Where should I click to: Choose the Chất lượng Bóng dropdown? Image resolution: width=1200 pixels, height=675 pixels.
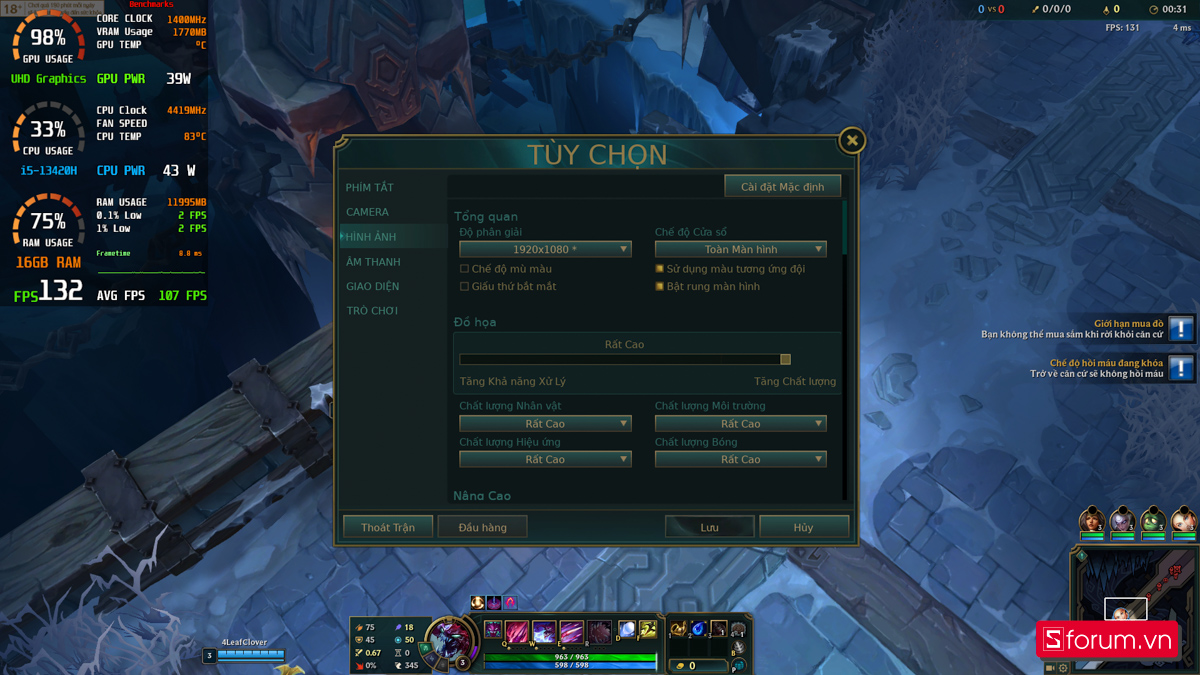[x=740, y=460]
